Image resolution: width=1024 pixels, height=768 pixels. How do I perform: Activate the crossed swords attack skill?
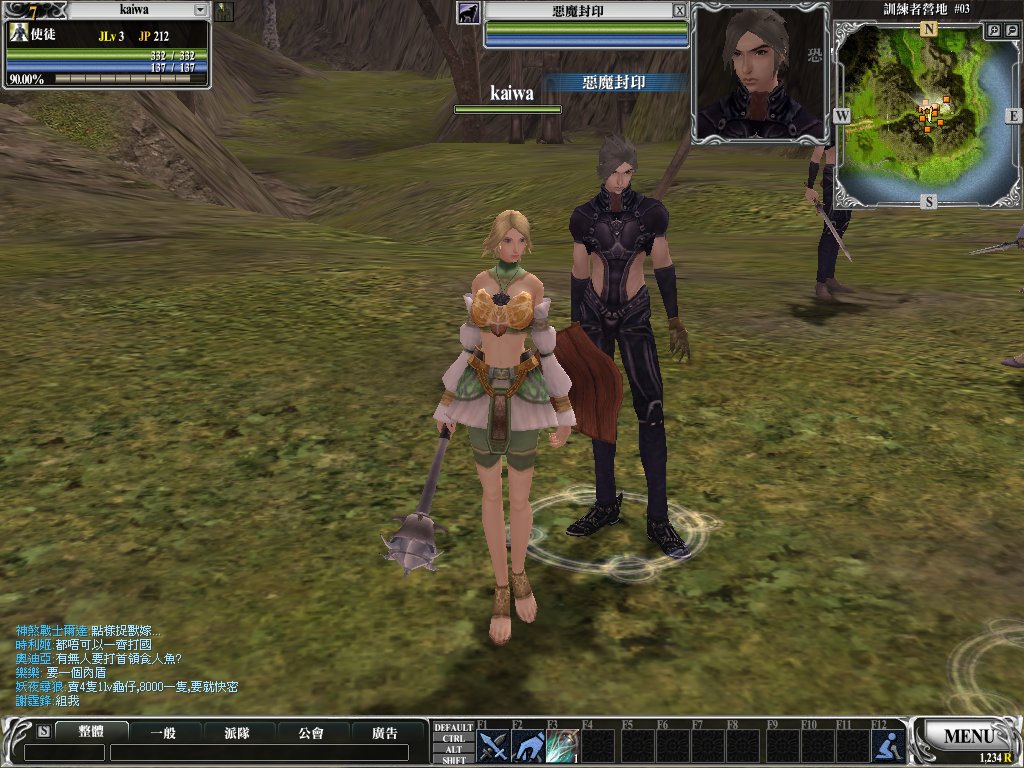tap(494, 746)
